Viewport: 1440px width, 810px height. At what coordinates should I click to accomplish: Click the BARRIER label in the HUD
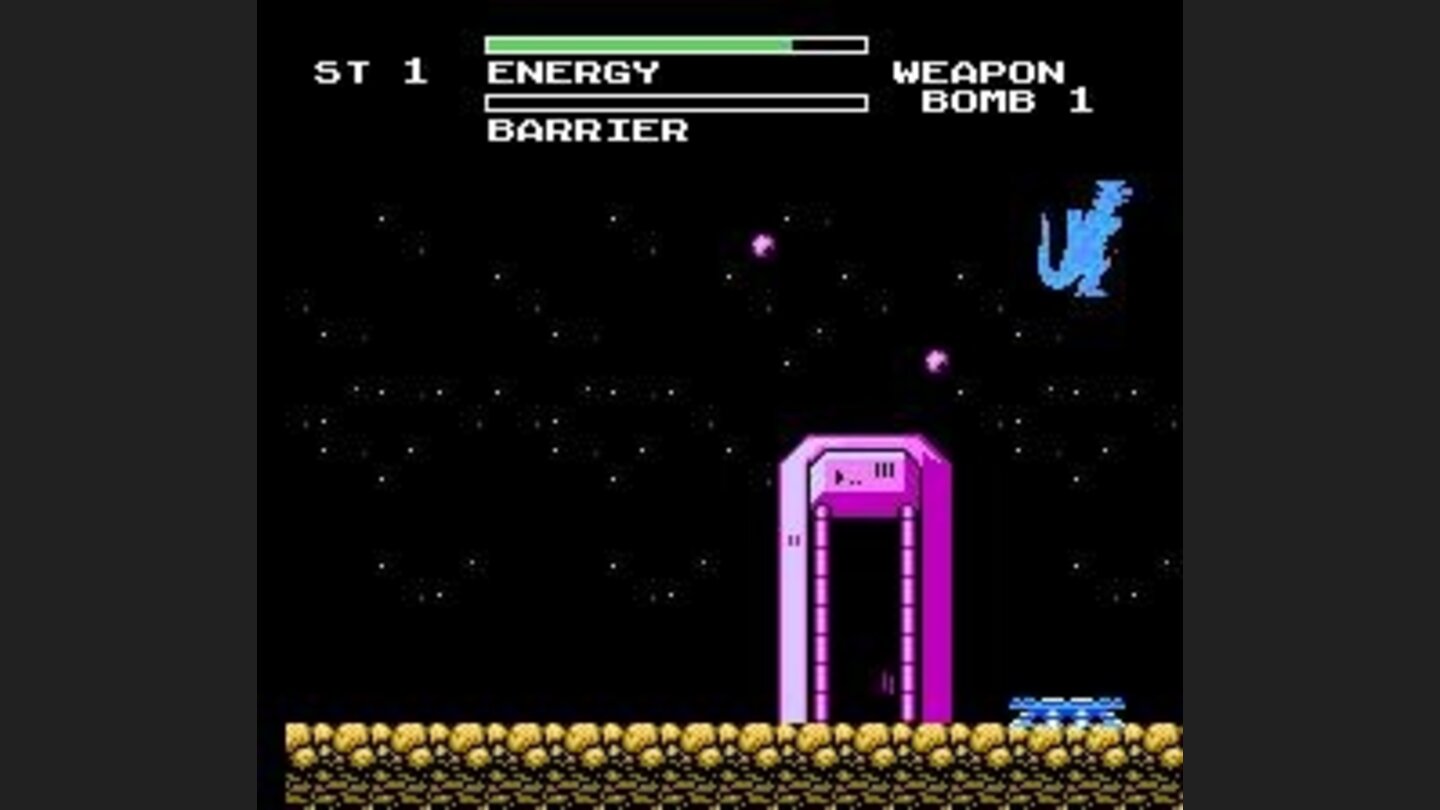pos(585,130)
